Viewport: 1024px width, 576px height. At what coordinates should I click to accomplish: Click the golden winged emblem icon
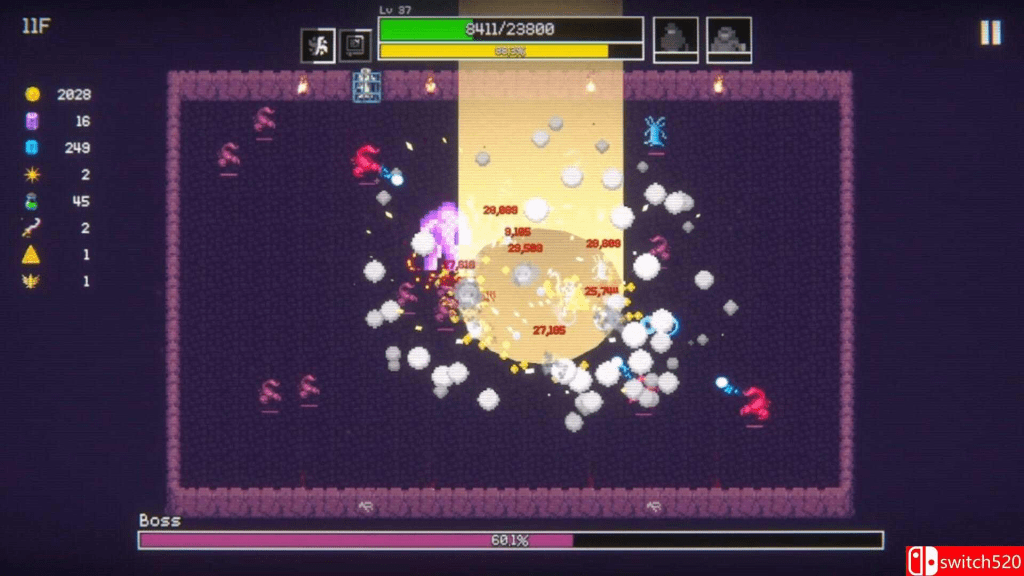click(32, 281)
